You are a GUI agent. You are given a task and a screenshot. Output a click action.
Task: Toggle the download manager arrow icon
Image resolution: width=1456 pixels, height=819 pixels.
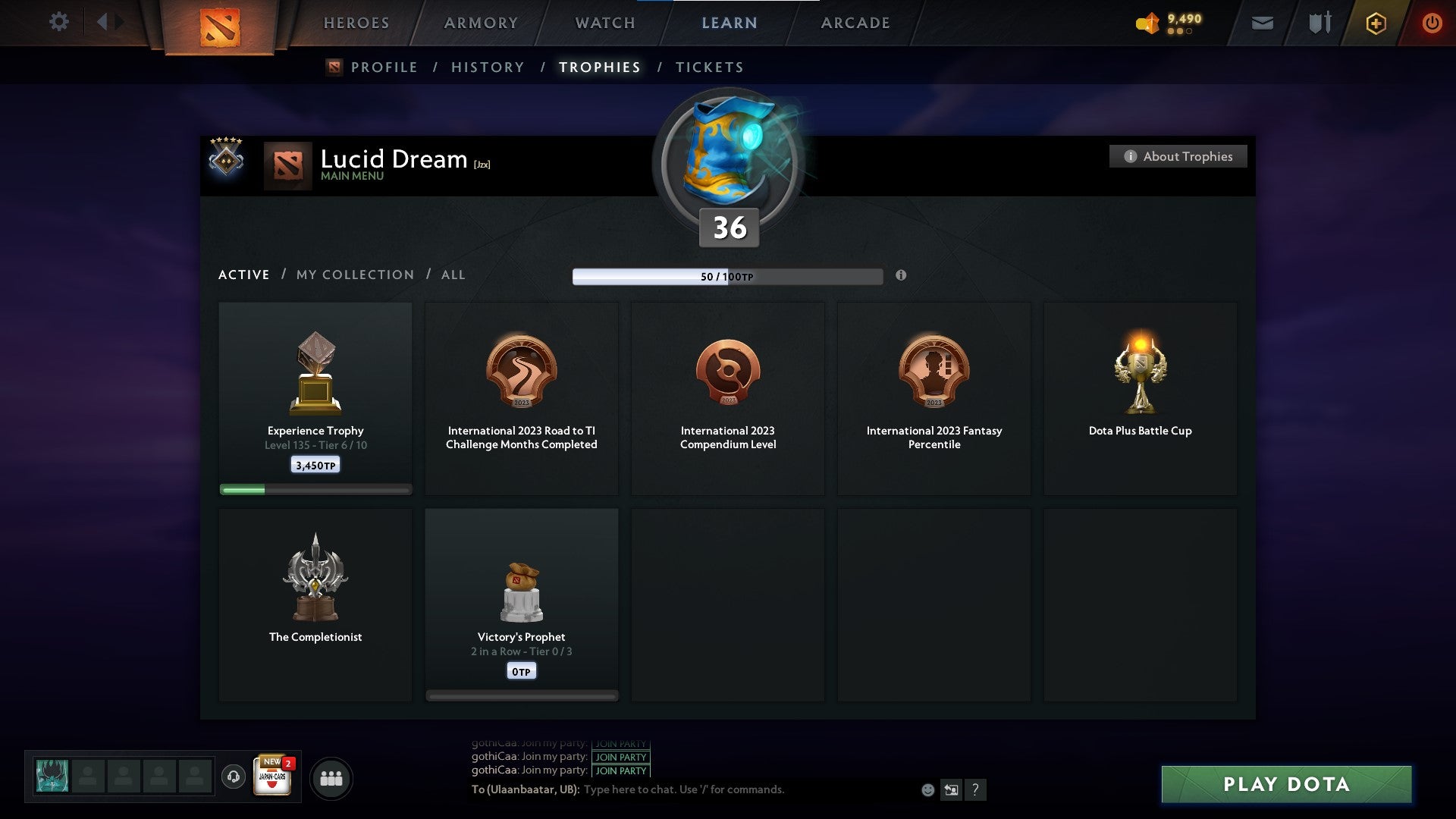tap(951, 789)
